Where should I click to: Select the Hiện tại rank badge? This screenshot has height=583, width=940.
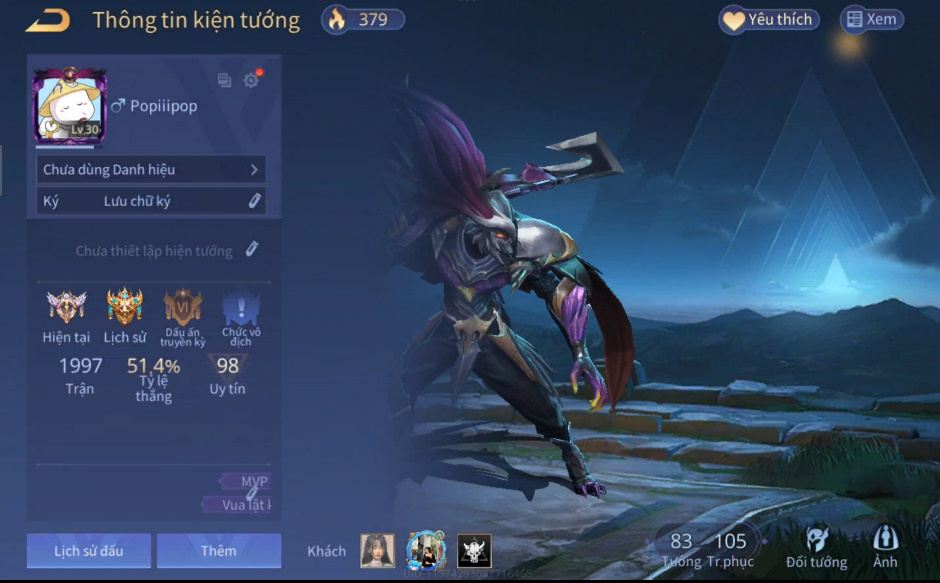(x=66, y=308)
